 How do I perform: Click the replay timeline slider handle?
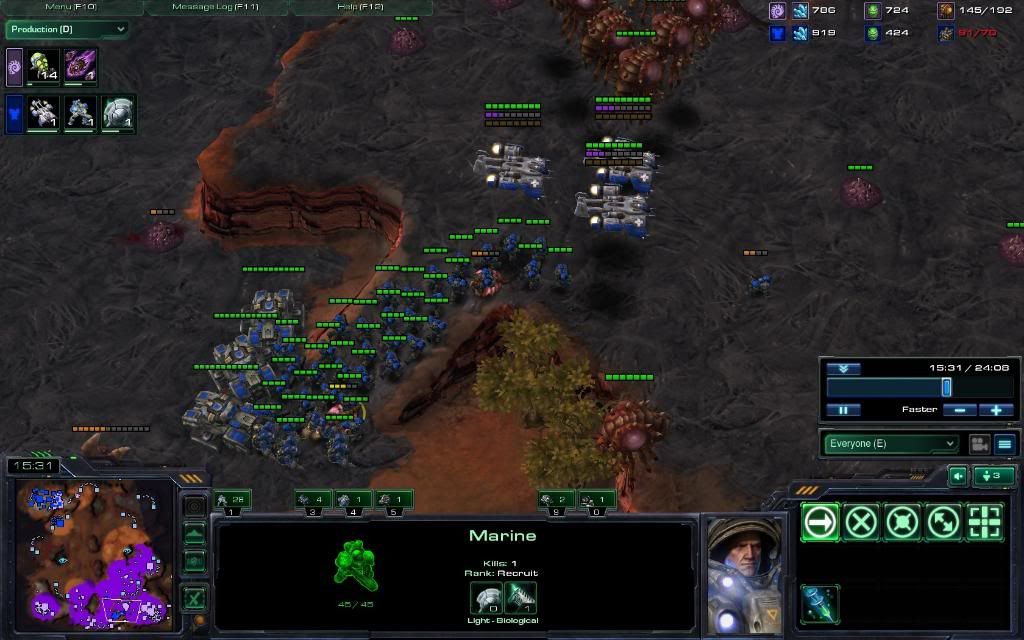click(x=946, y=387)
